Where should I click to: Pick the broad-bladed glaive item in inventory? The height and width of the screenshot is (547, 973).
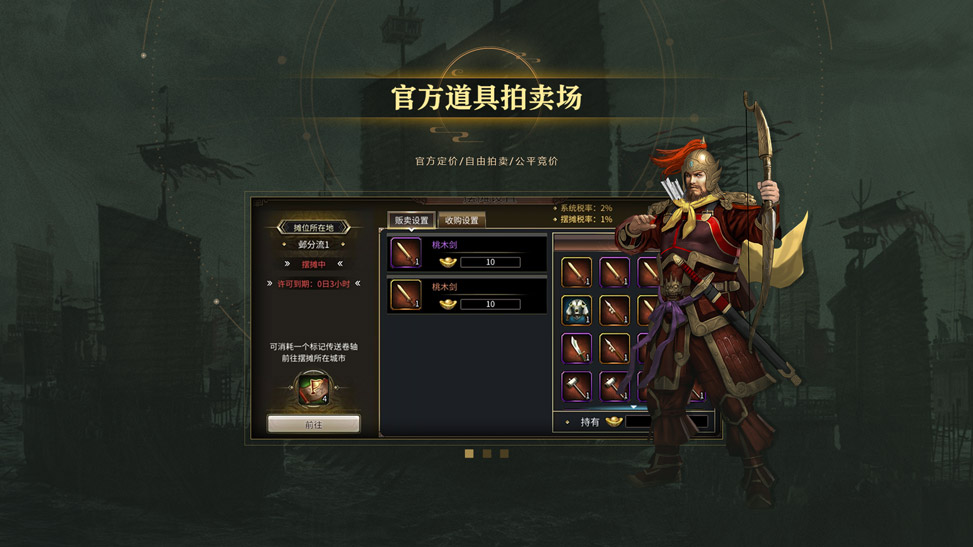coord(576,348)
